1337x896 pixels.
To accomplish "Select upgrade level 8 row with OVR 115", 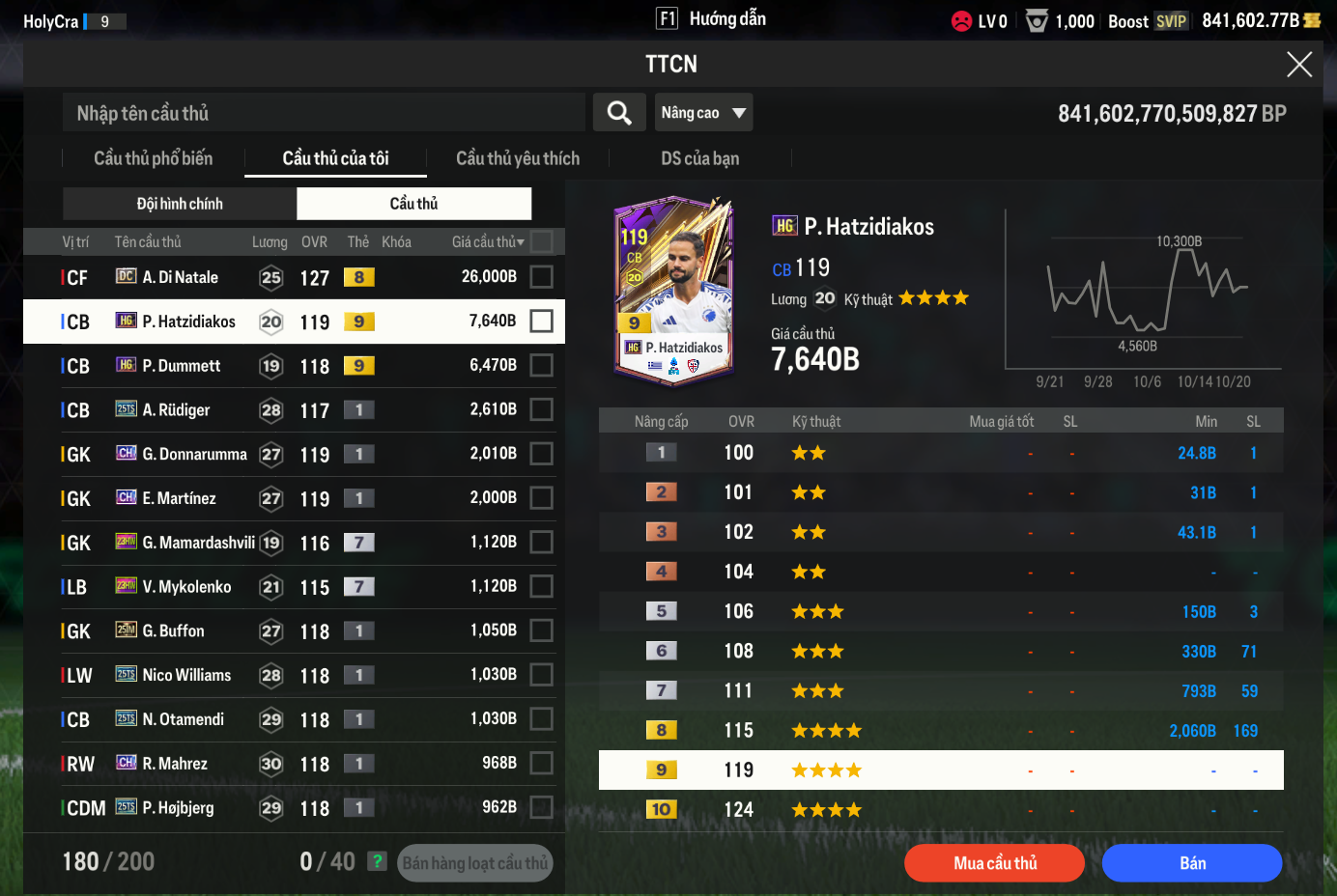I will pyautogui.click(x=941, y=731).
